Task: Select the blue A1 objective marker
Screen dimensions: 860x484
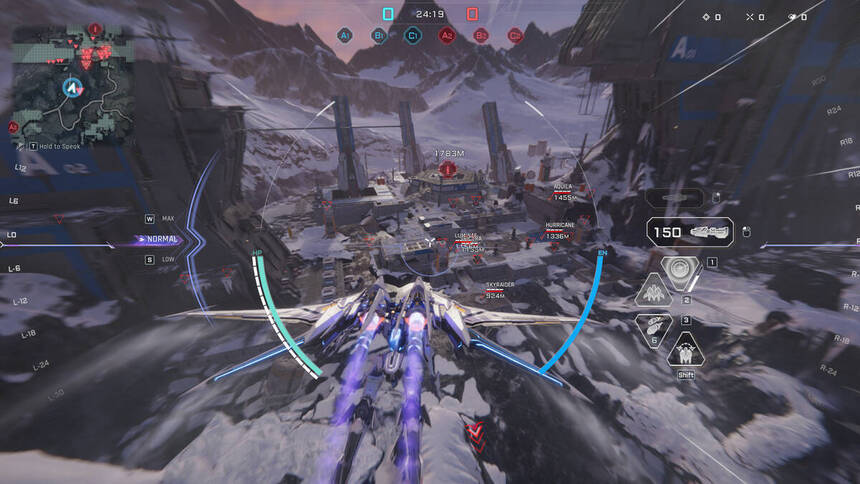Action: 345,35
